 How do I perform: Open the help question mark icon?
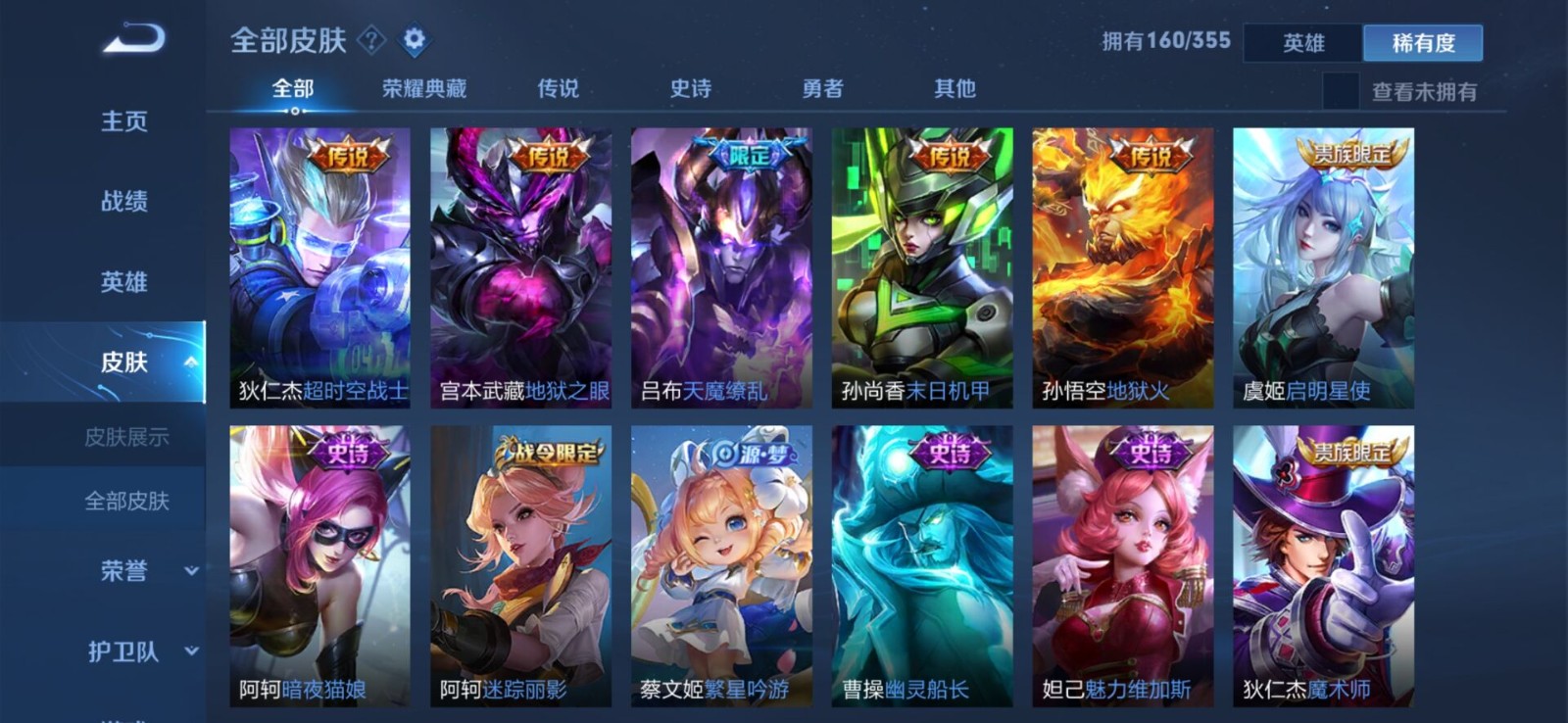click(370, 40)
